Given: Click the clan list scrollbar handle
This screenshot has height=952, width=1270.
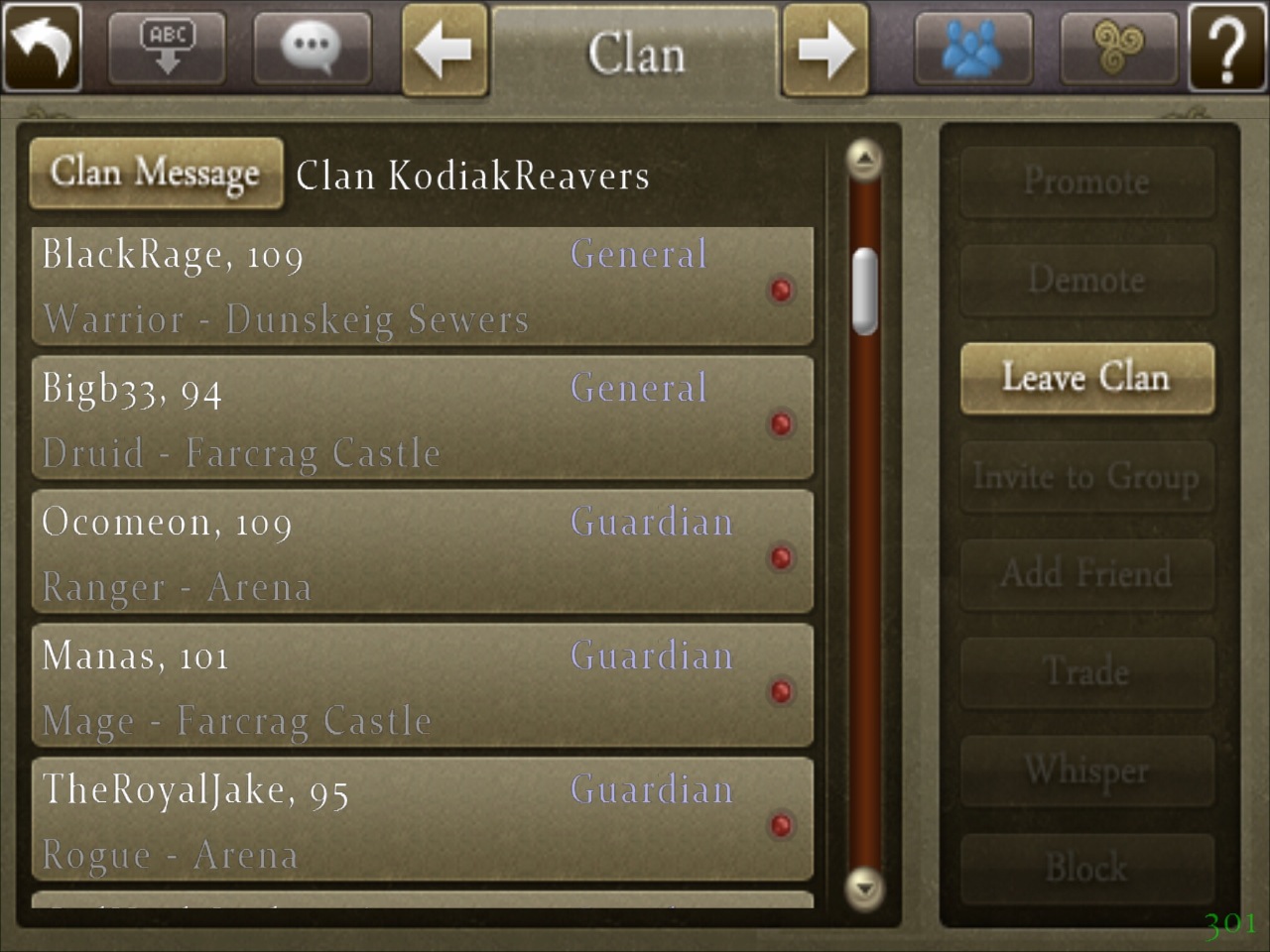Looking at the screenshot, I should click(865, 291).
